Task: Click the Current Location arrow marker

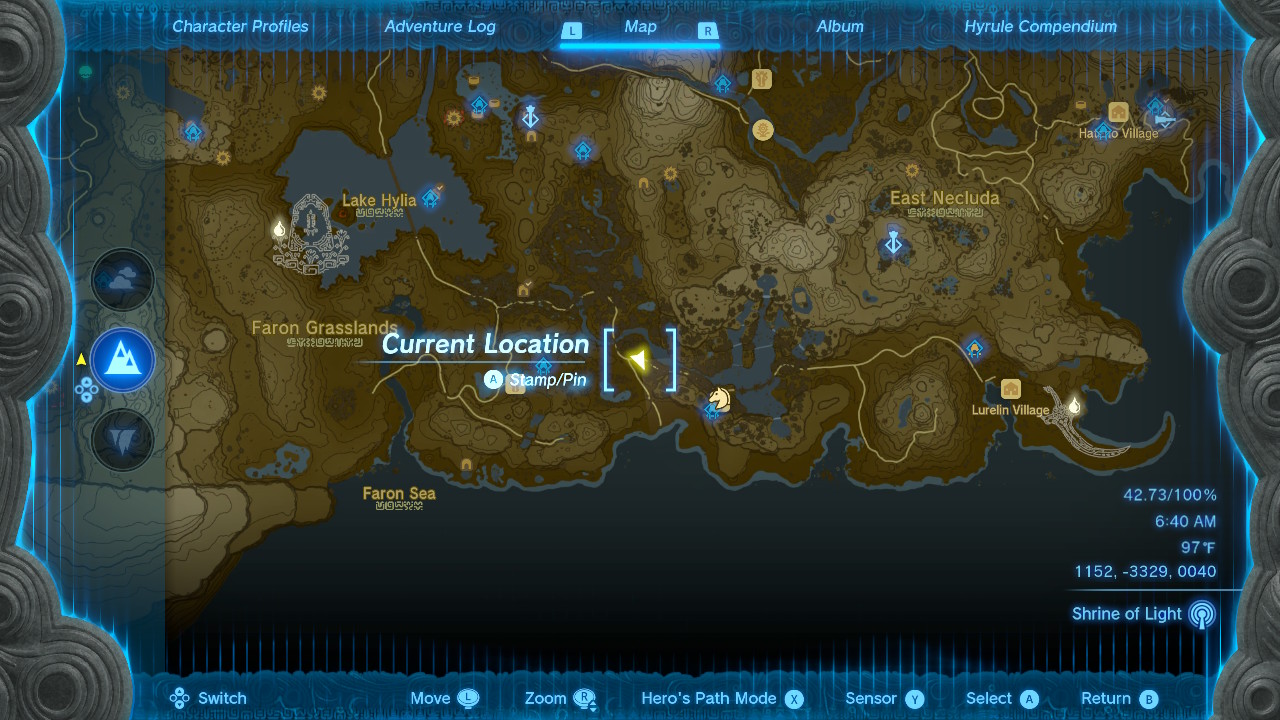Action: (640, 358)
